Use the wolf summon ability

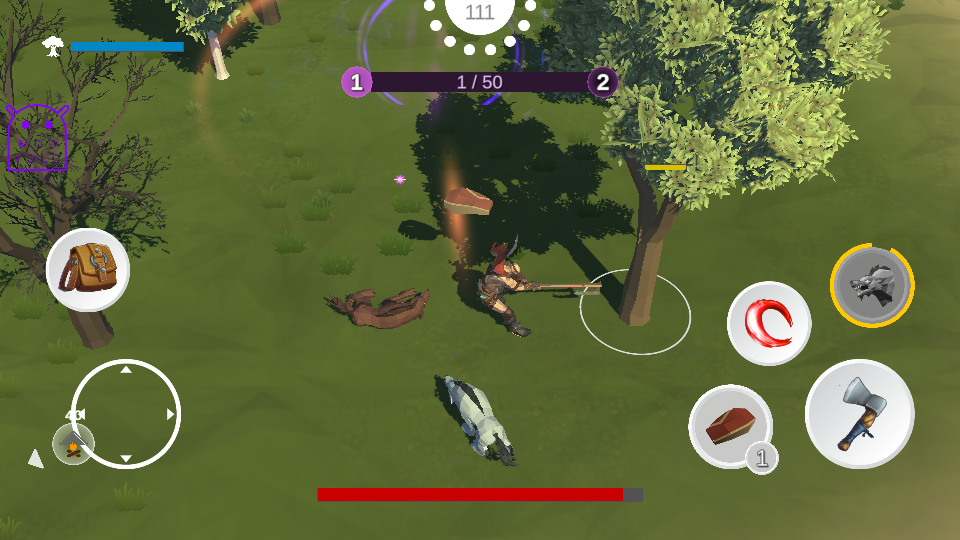[872, 286]
